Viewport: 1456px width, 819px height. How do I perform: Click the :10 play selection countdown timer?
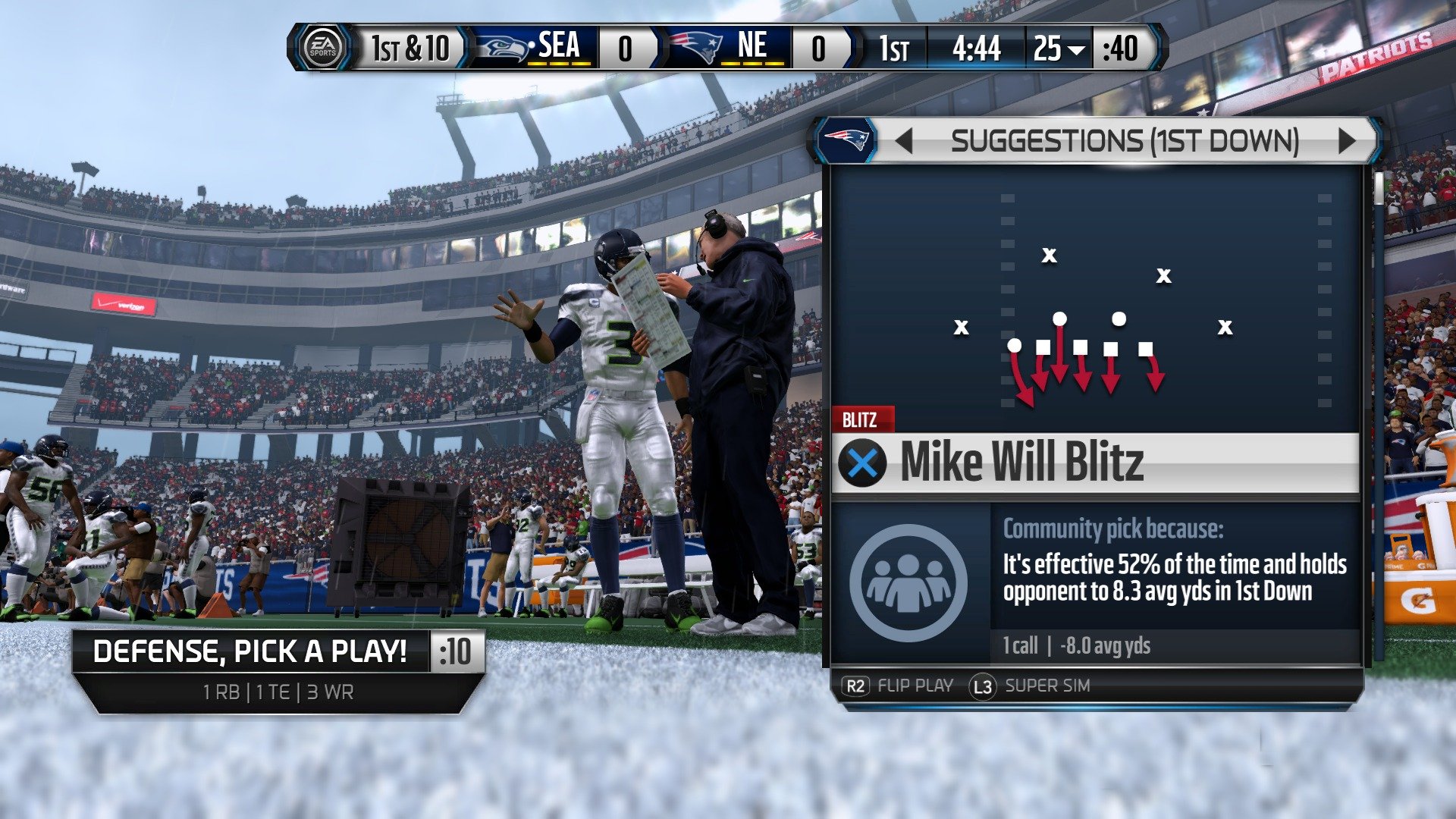tap(456, 651)
